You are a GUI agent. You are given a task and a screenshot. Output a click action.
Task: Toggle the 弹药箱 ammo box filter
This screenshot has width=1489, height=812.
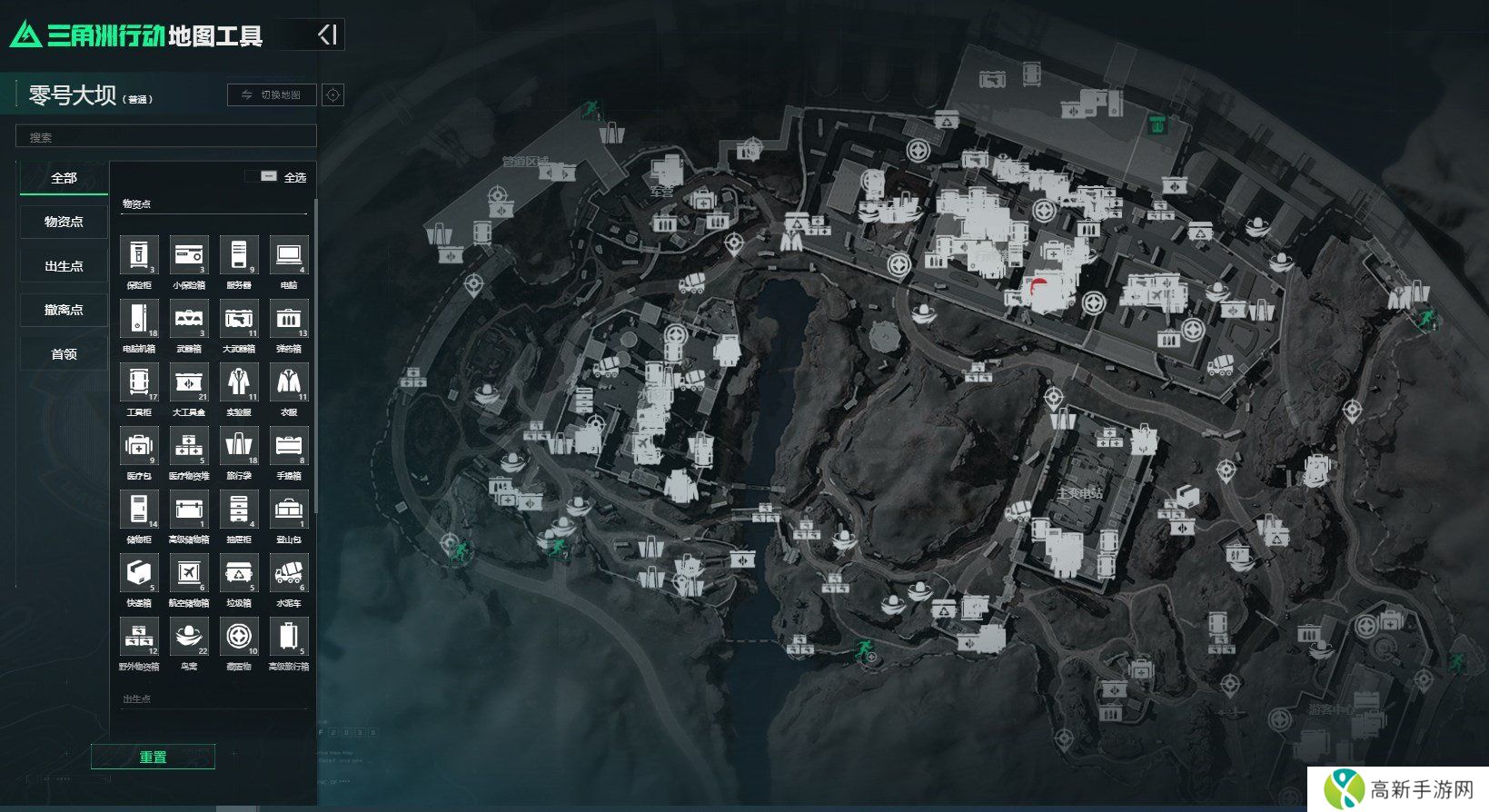click(289, 319)
